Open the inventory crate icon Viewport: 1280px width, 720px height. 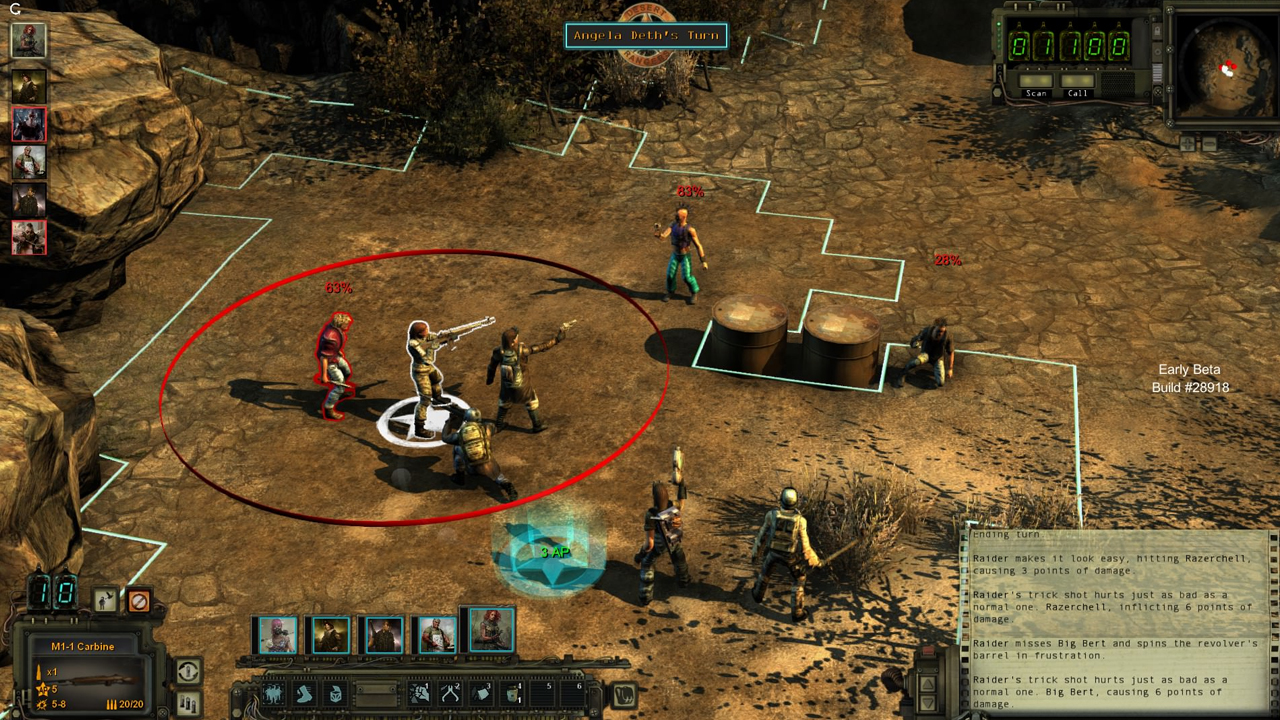tap(335, 693)
